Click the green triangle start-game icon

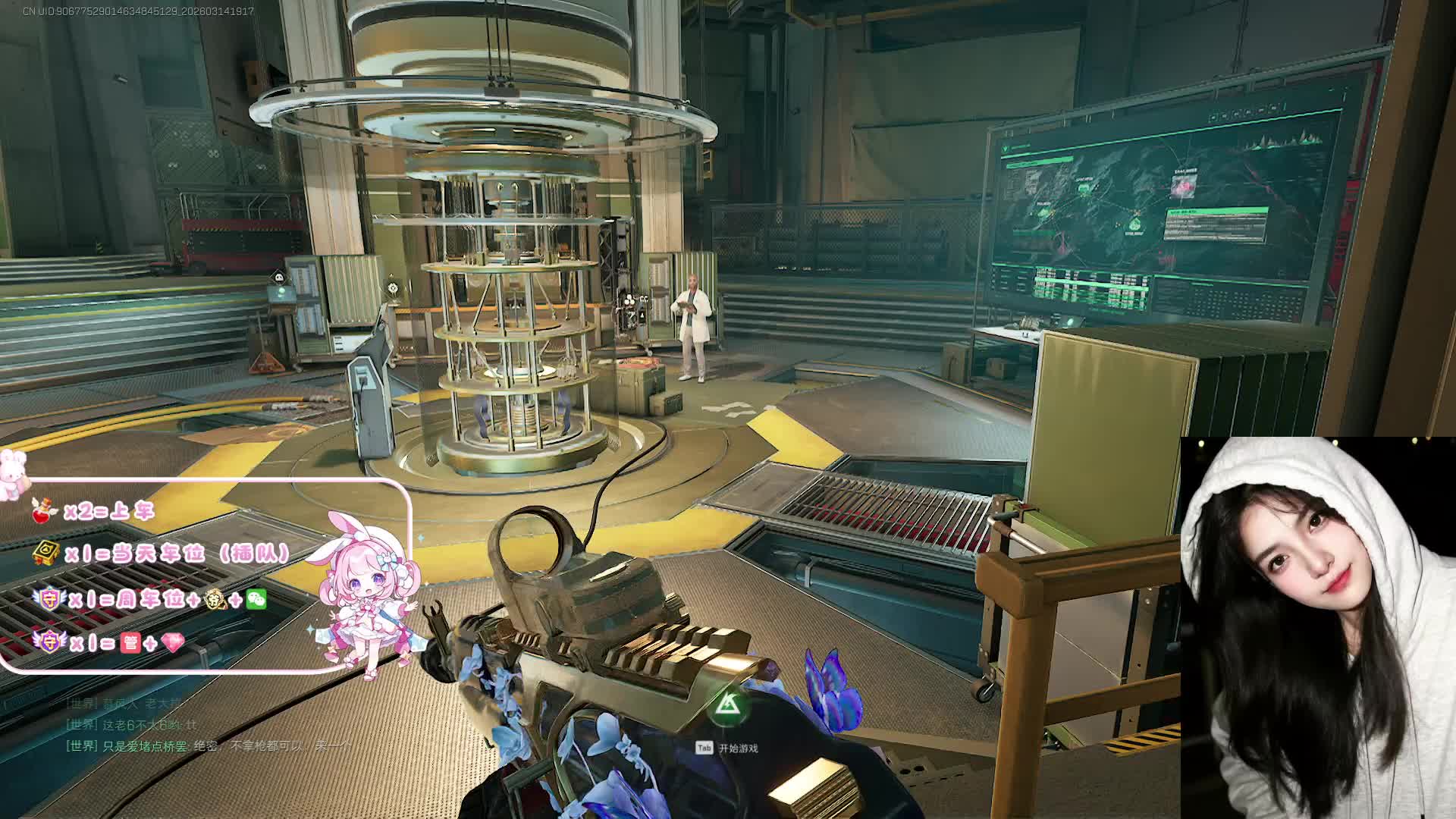point(729,706)
